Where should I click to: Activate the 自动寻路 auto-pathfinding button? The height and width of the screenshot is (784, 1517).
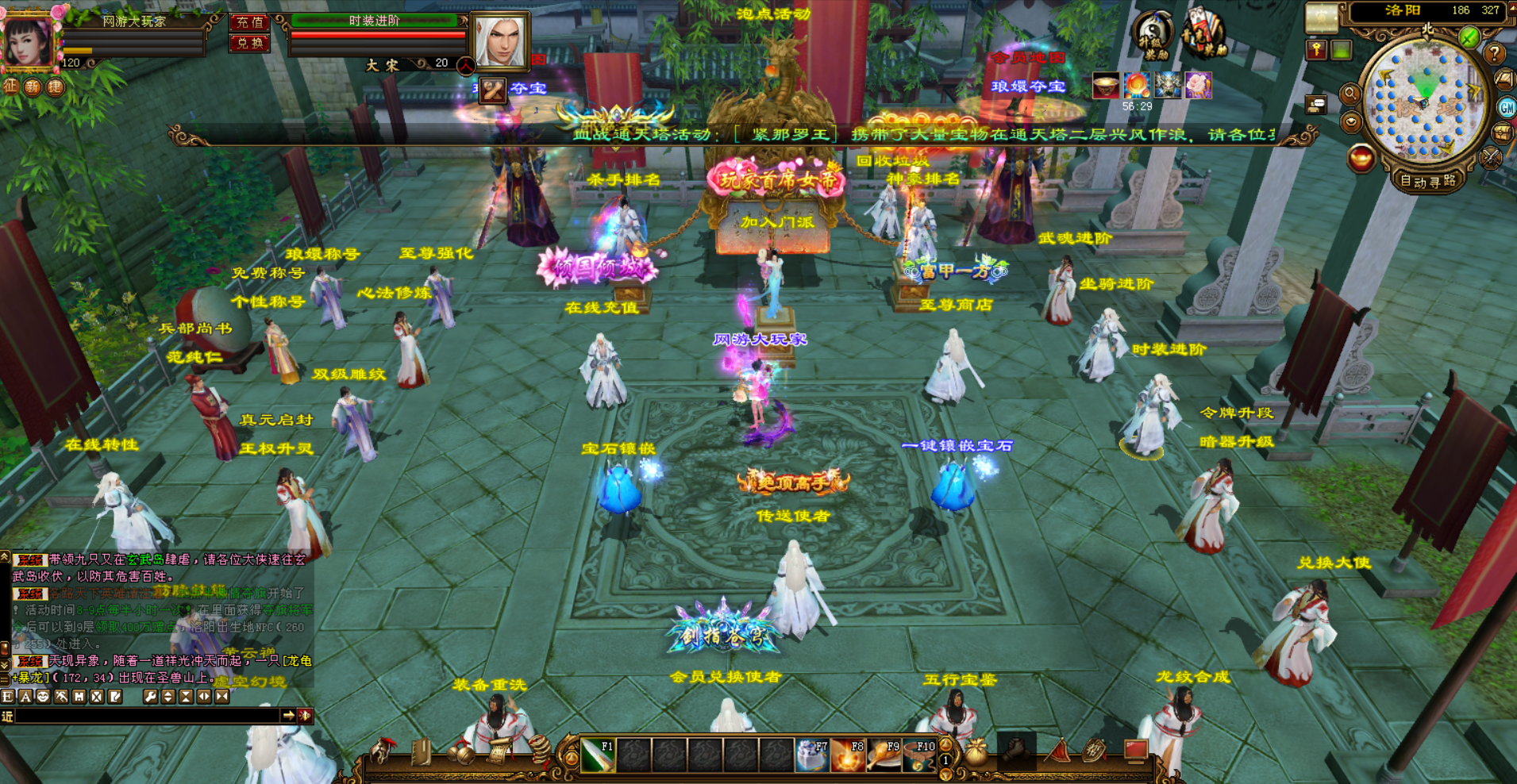pos(1428,181)
